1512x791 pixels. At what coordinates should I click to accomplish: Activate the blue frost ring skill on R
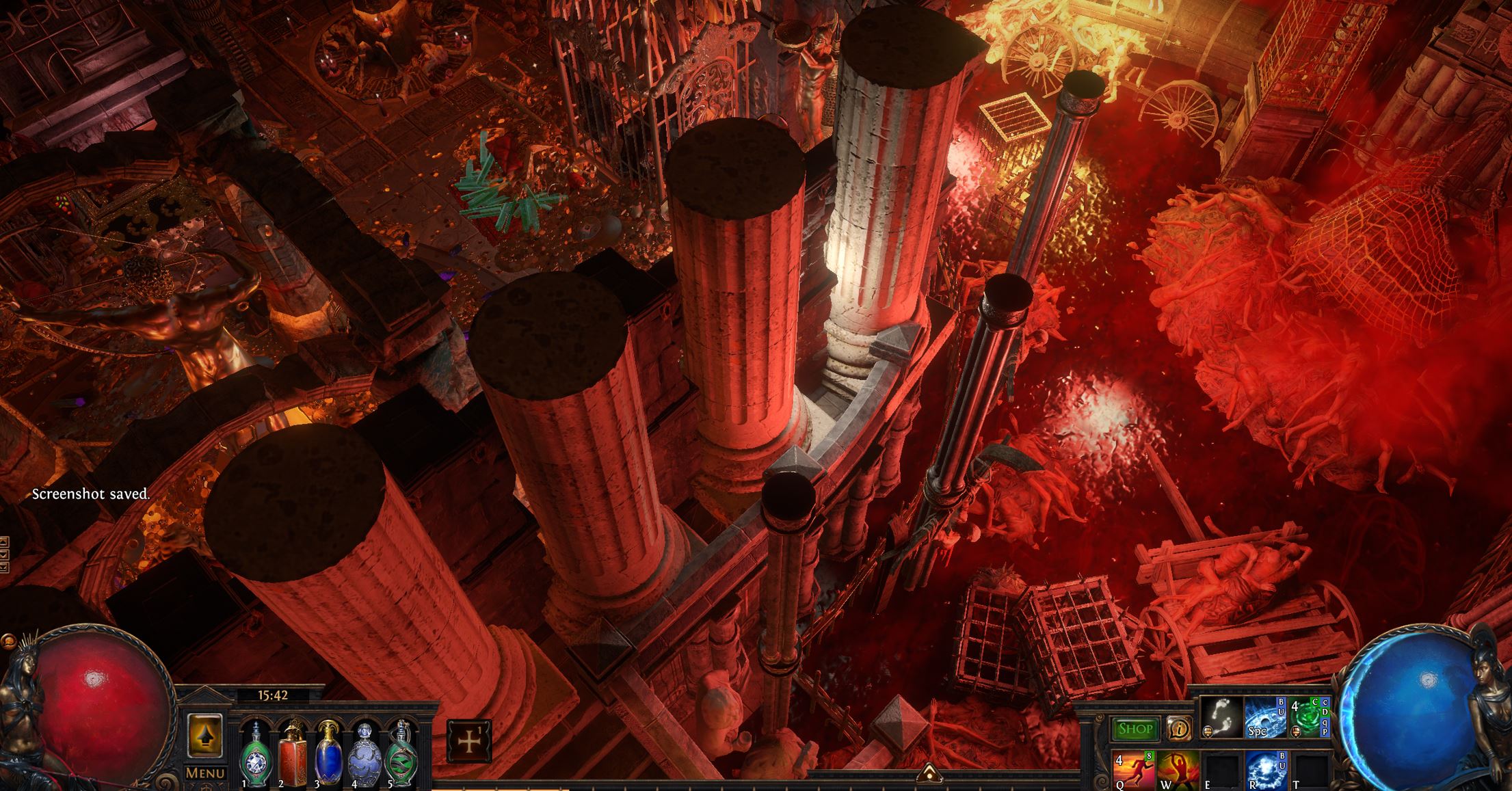click(x=1264, y=770)
